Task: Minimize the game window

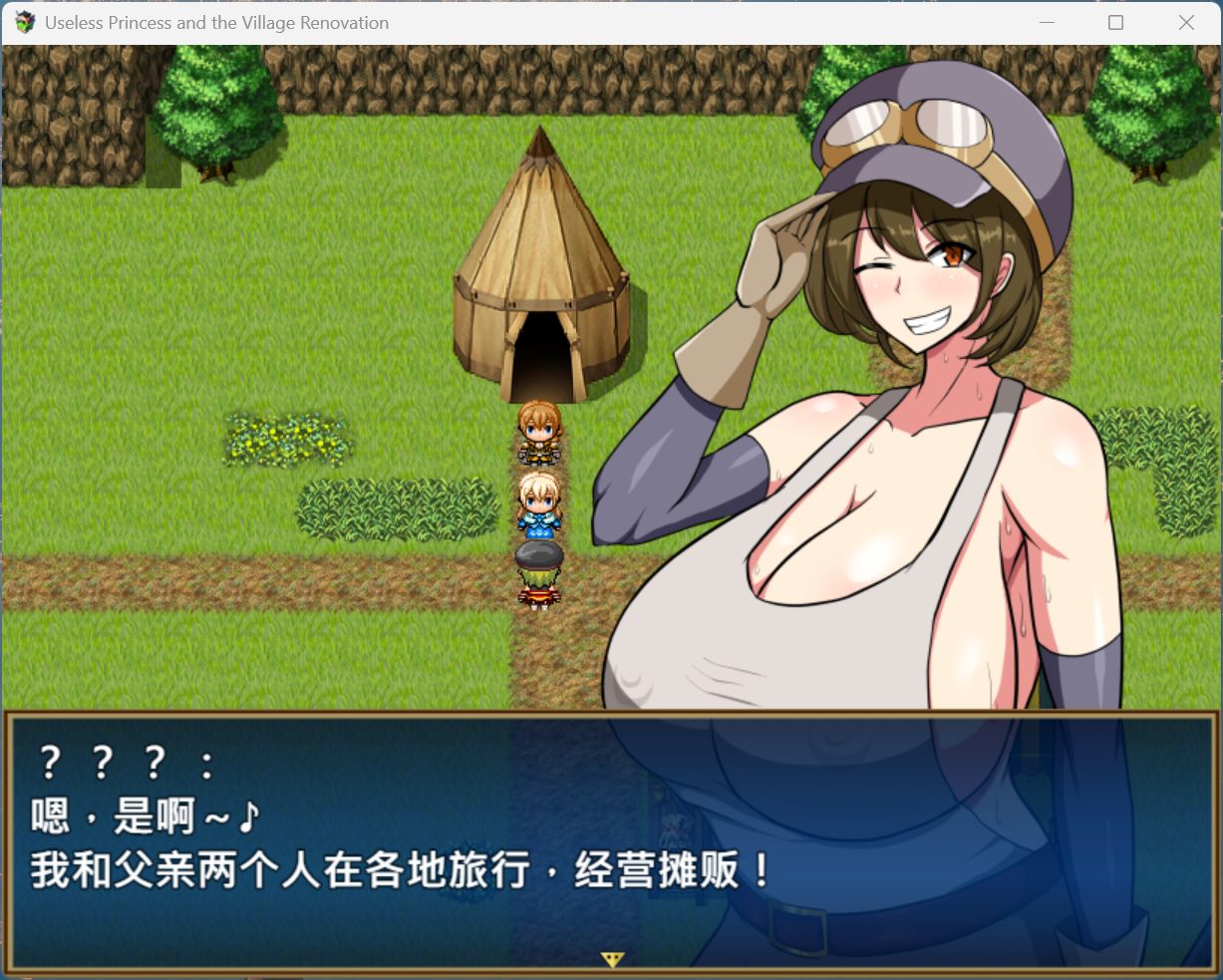Action: tap(1047, 23)
